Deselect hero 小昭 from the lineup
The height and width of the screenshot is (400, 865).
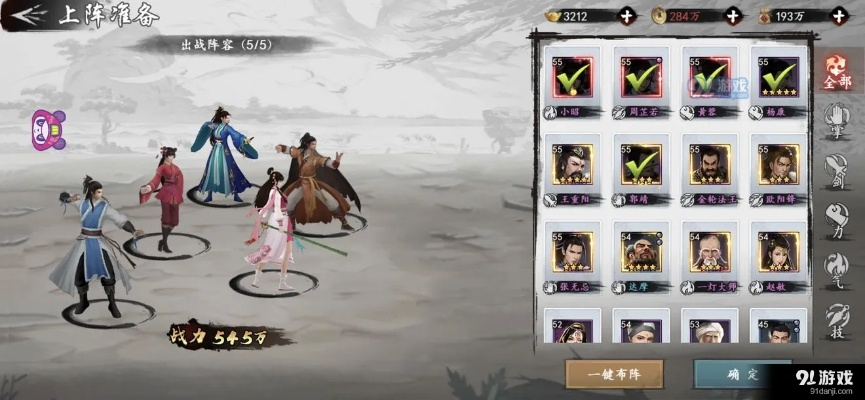tap(571, 77)
